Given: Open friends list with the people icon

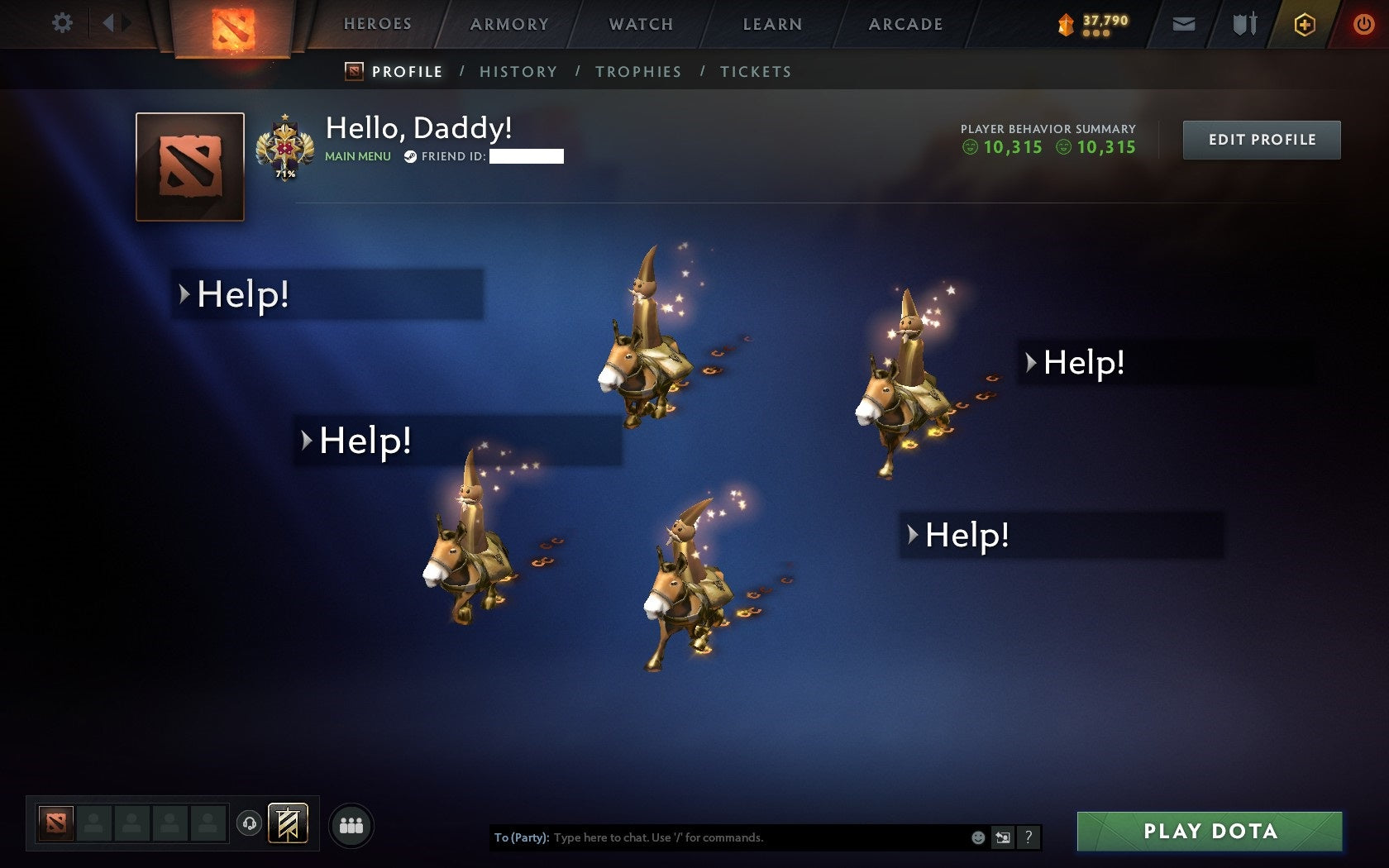Looking at the screenshot, I should point(351,824).
